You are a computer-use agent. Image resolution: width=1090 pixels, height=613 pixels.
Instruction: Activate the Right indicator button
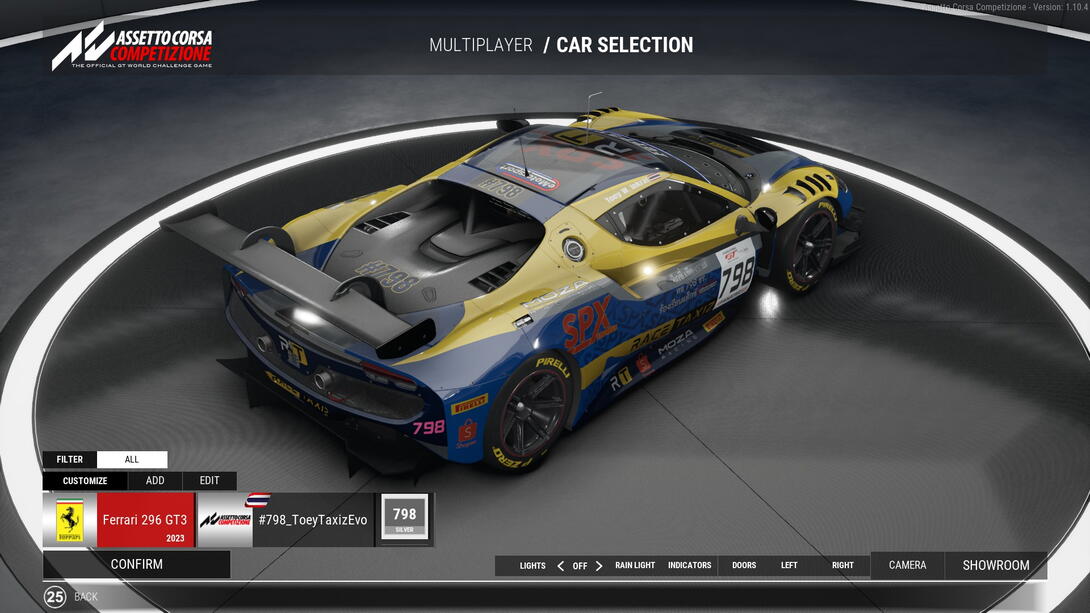(x=843, y=566)
